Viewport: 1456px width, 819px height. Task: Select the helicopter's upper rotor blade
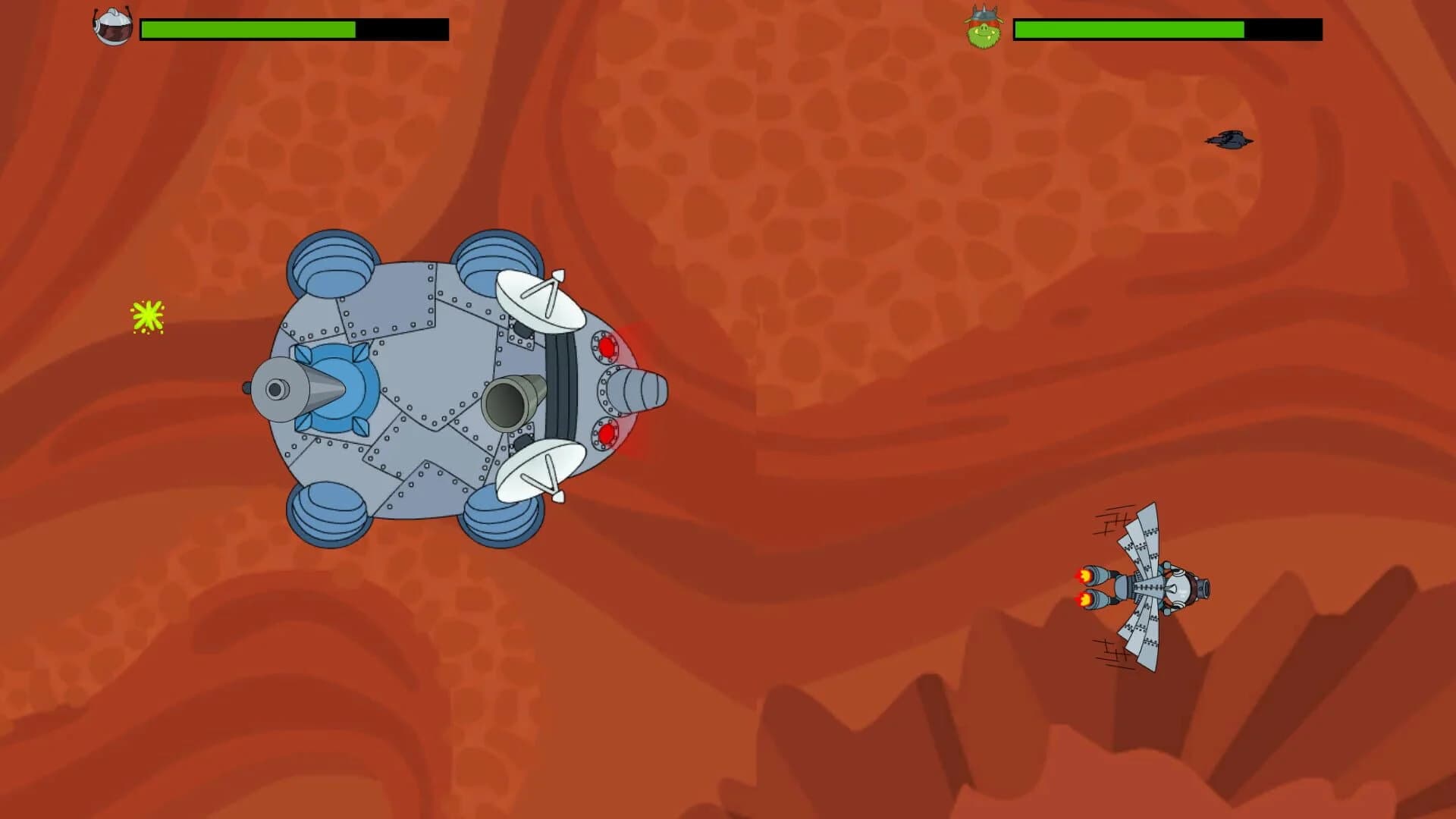pos(1145,531)
